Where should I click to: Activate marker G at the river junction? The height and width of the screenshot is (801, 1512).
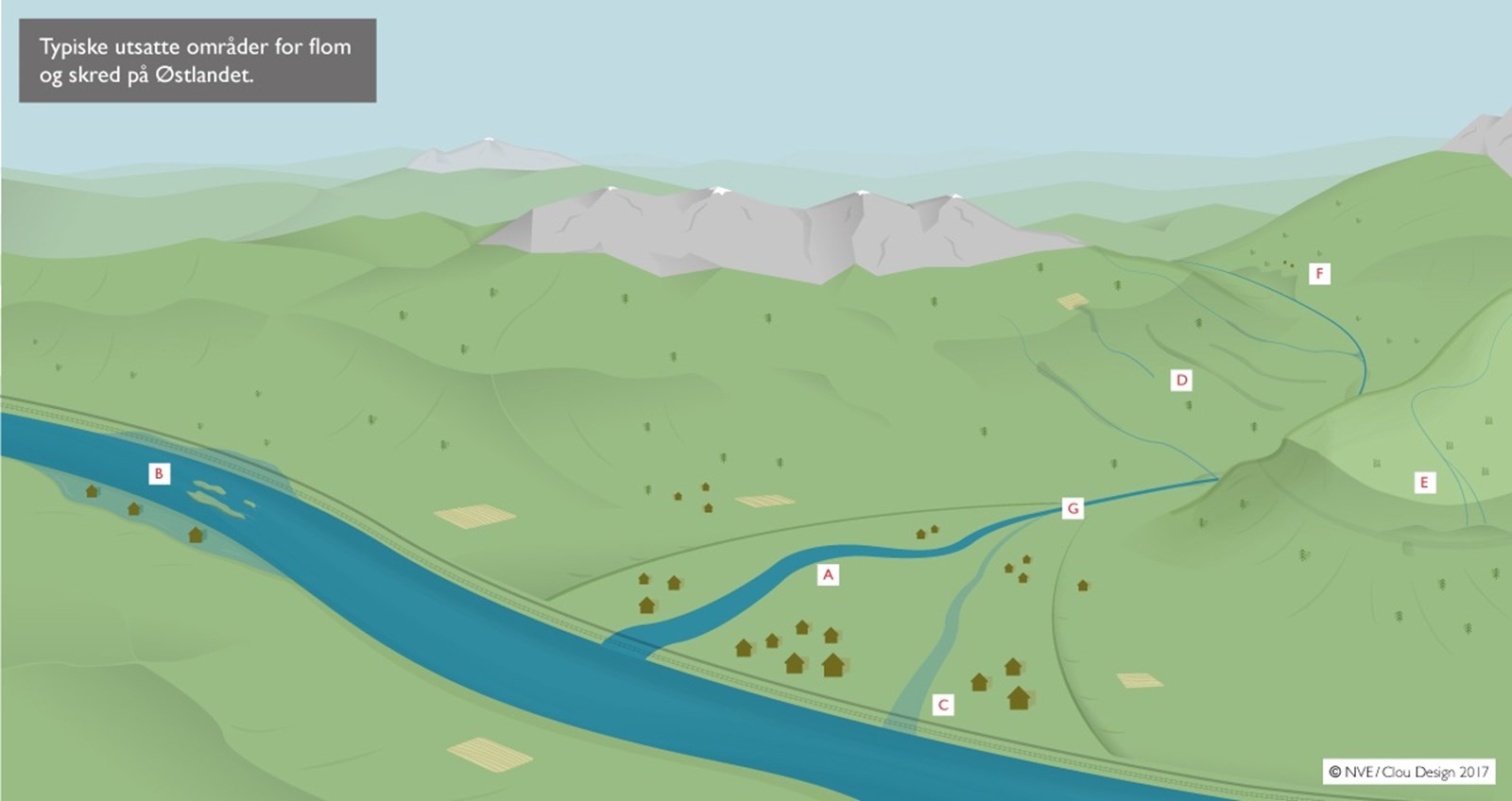[1073, 508]
